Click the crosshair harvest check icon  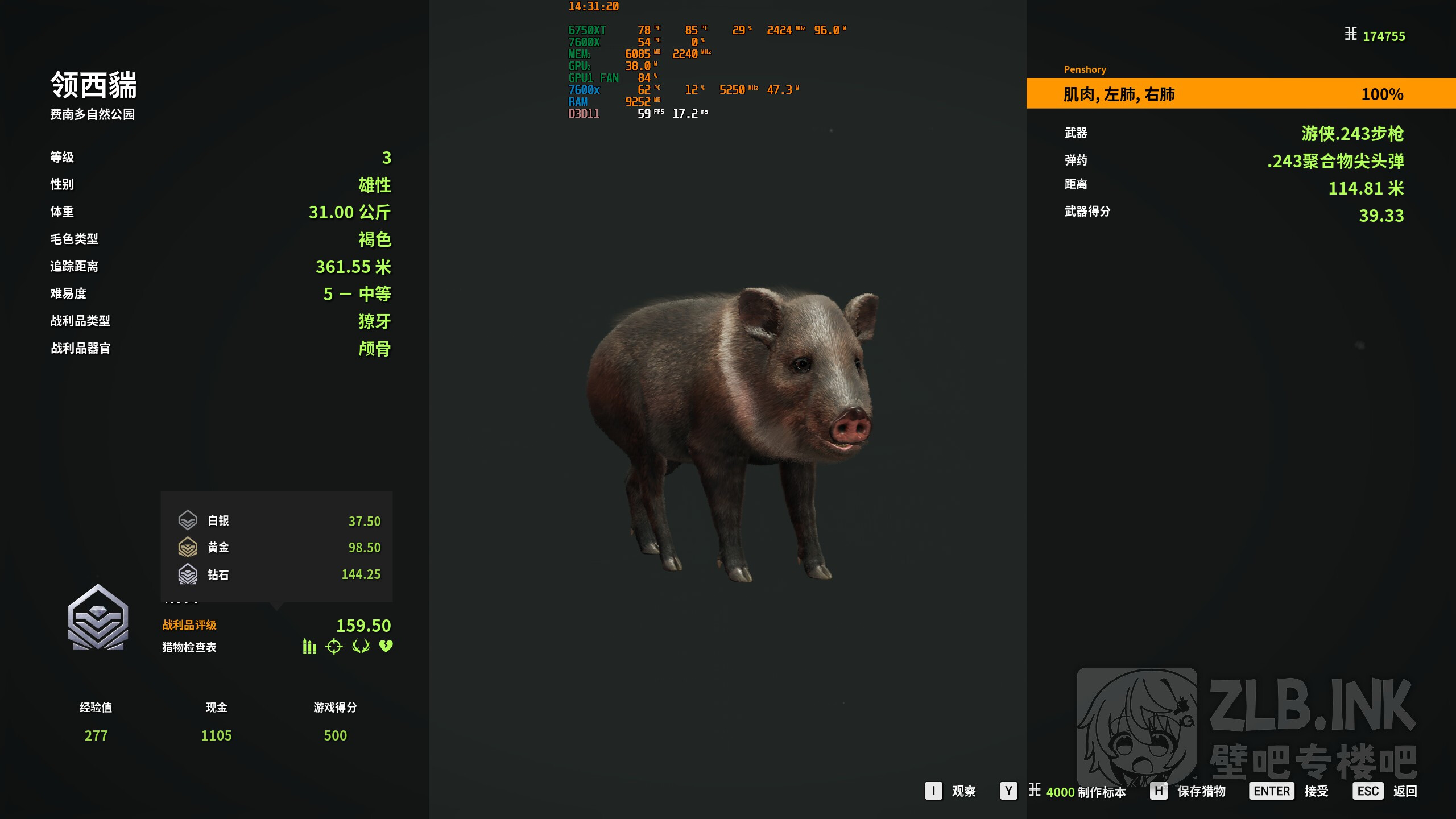[334, 647]
